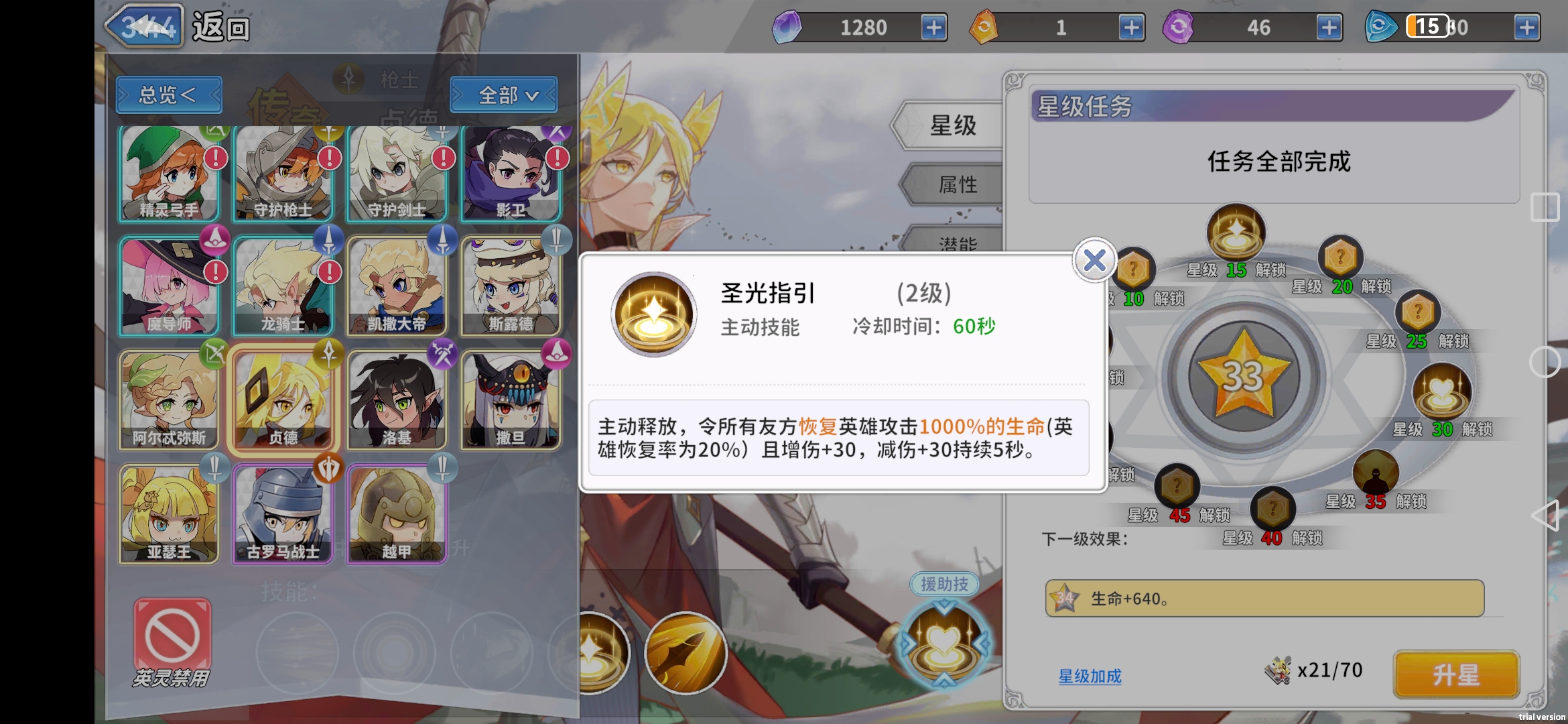
Task: Expand the 总览 overview selector
Action: pyautogui.click(x=168, y=95)
